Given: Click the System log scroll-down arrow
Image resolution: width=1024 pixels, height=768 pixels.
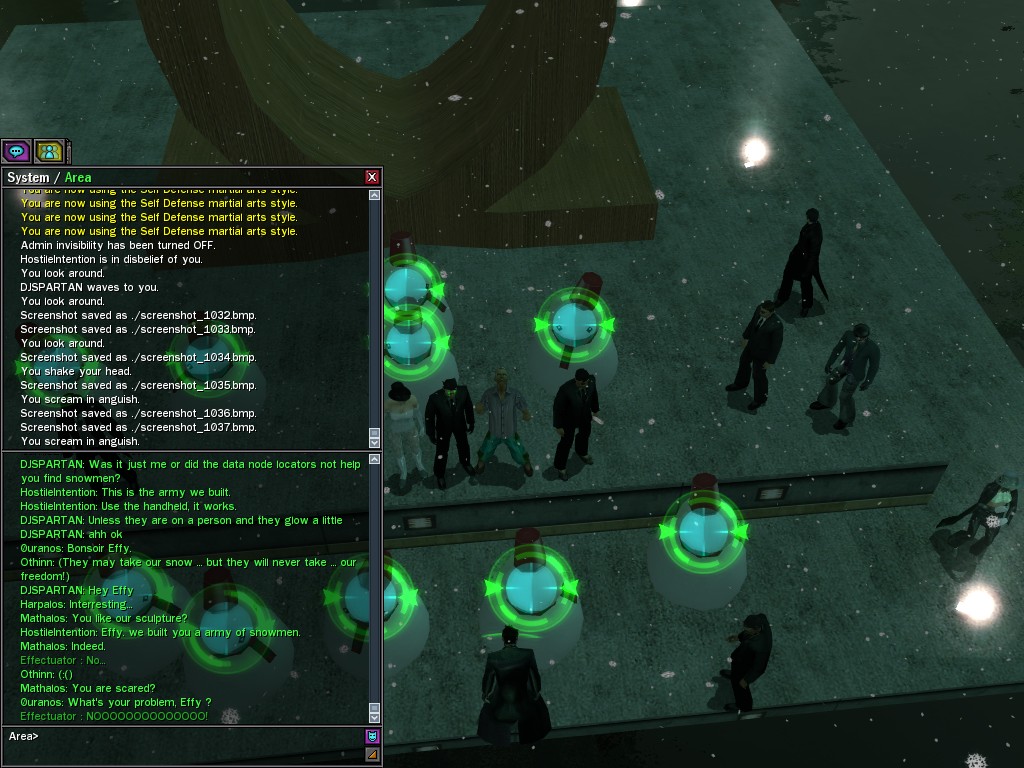Looking at the screenshot, I should tap(375, 441).
